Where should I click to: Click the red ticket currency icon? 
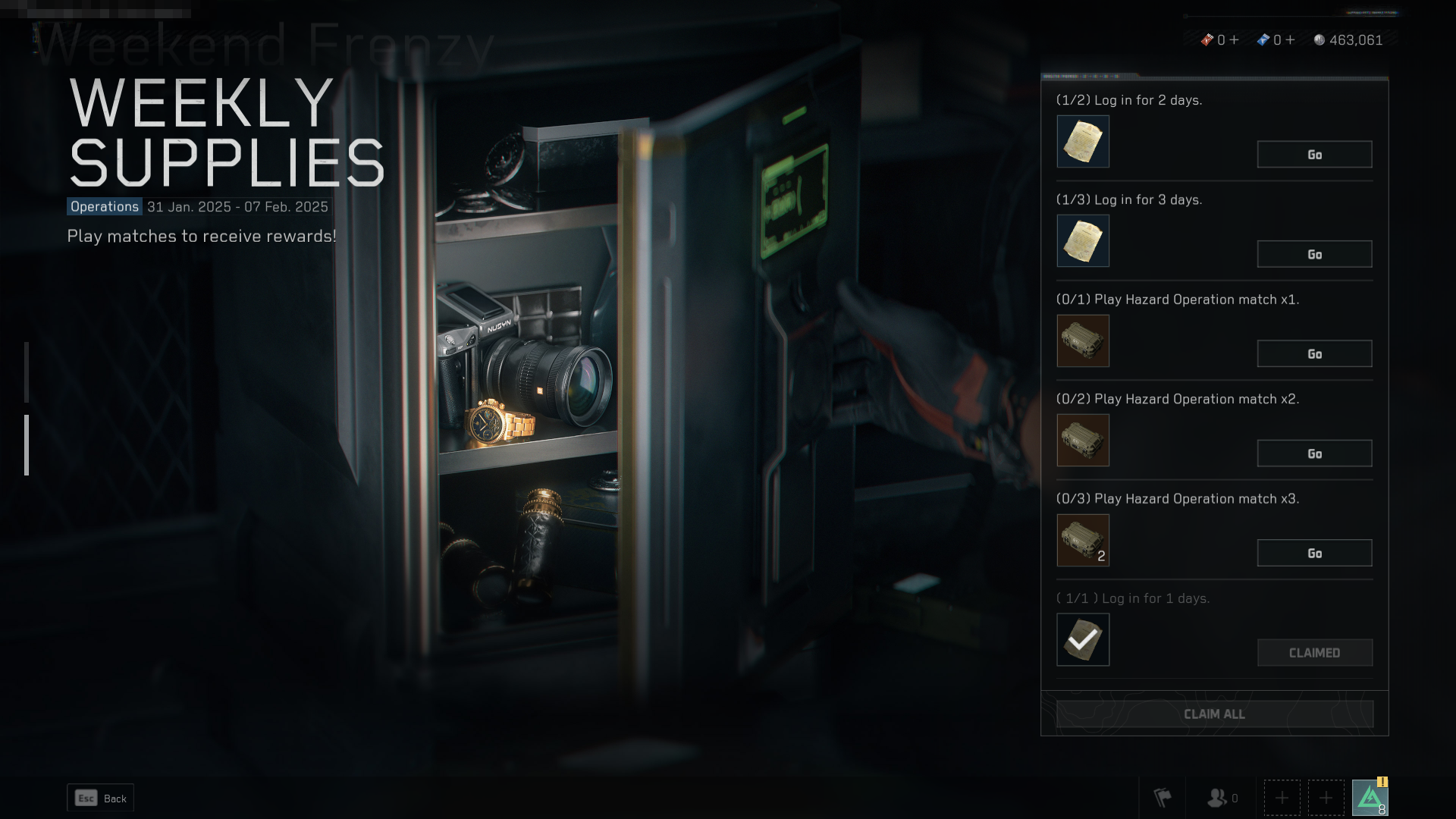[x=1208, y=40]
